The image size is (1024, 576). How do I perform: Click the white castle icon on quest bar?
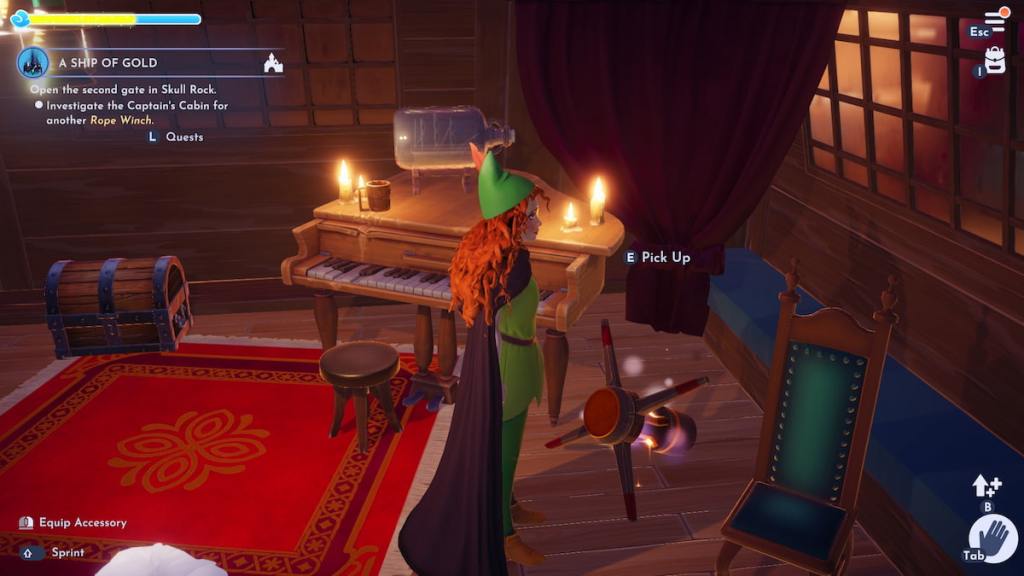272,63
